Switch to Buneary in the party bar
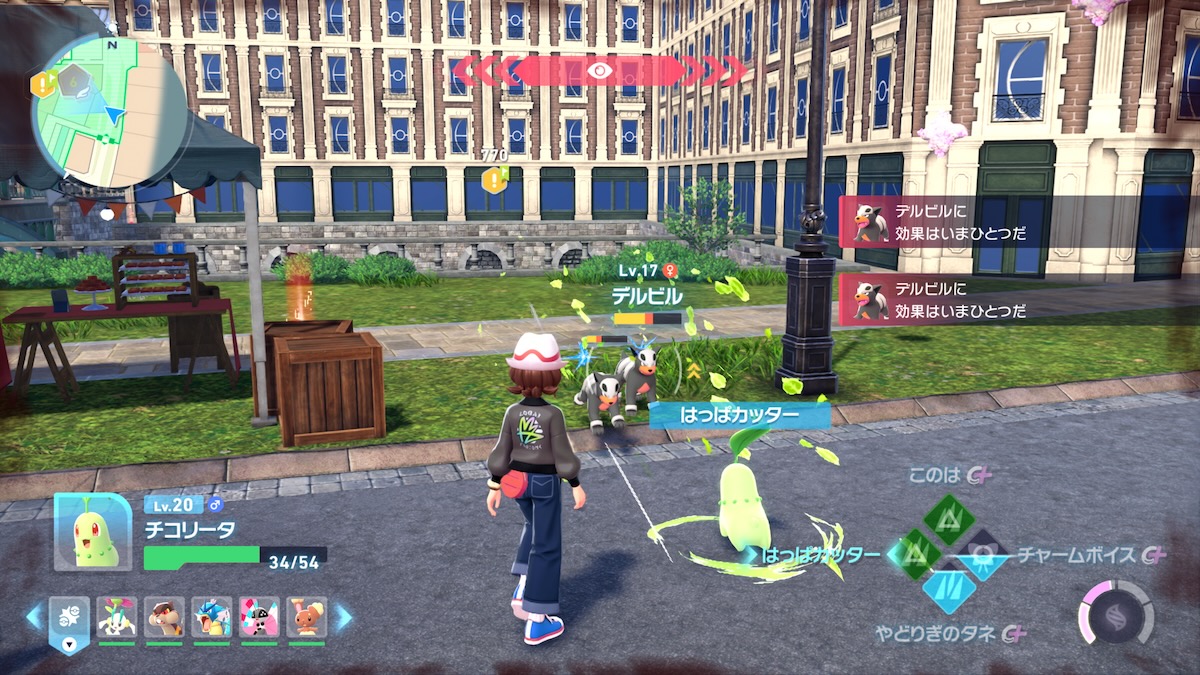The image size is (1200, 675). (307, 617)
